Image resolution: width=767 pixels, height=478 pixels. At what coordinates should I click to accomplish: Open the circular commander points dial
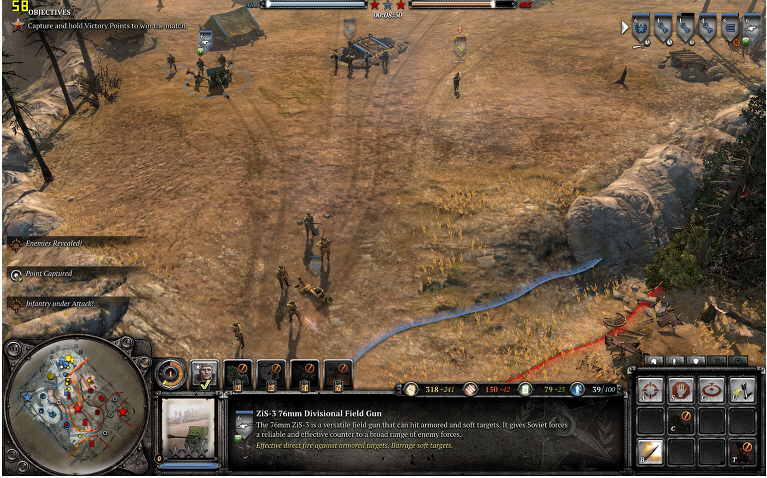point(170,374)
